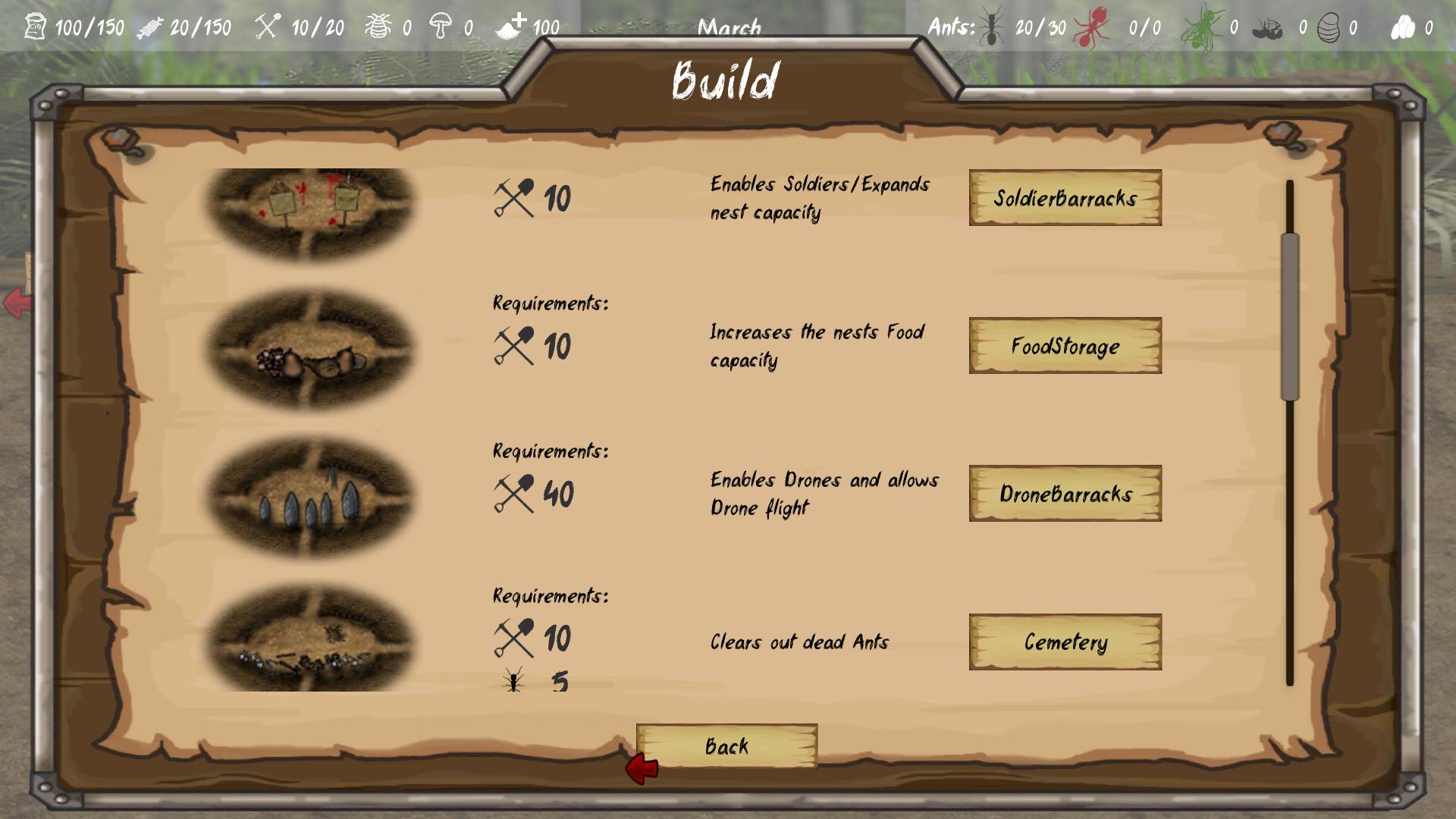The height and width of the screenshot is (819, 1456).
Task: Choose the FoodStorage build button
Action: 1065,346
